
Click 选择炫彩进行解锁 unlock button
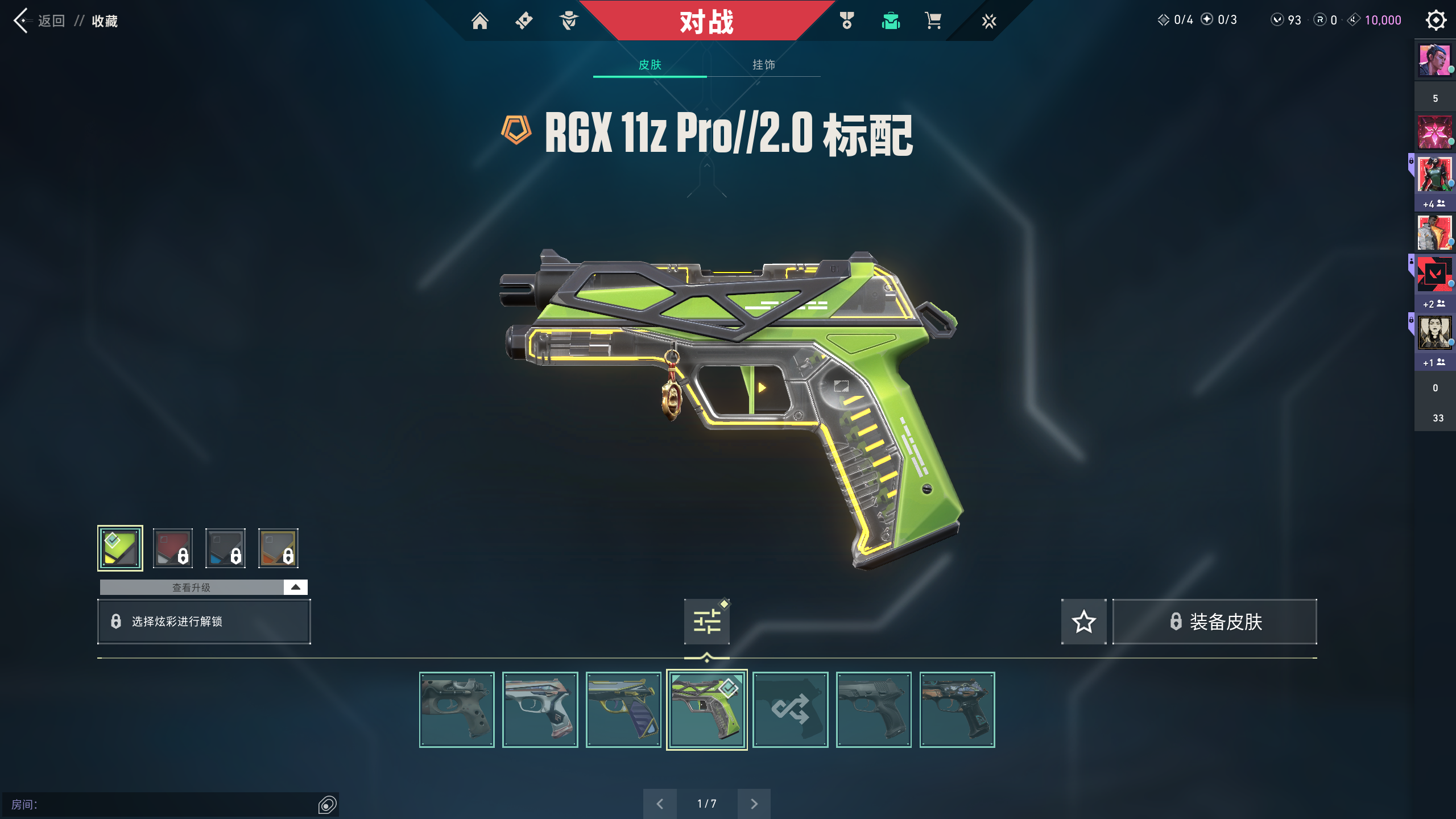204,621
